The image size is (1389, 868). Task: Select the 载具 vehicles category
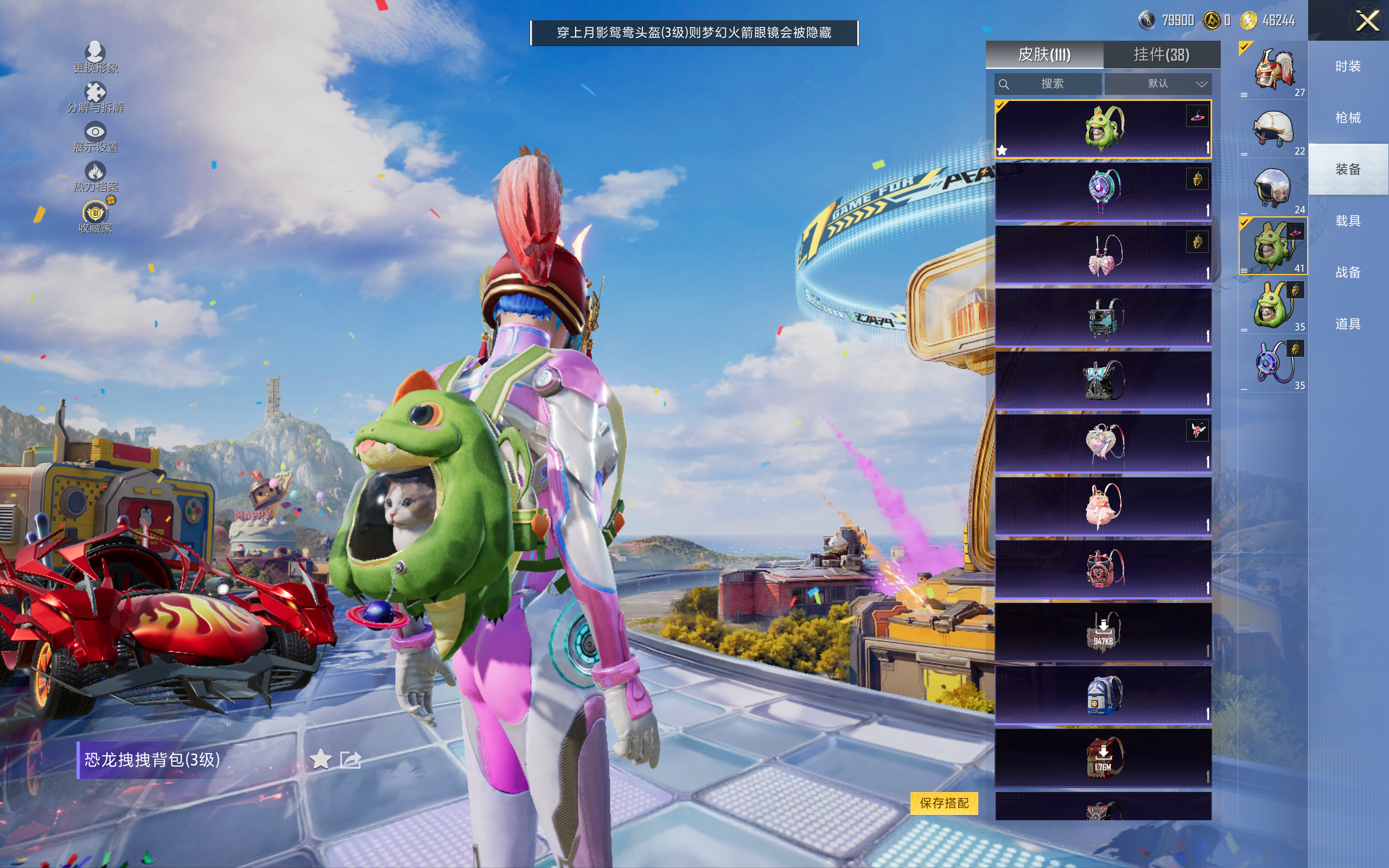click(x=1348, y=221)
